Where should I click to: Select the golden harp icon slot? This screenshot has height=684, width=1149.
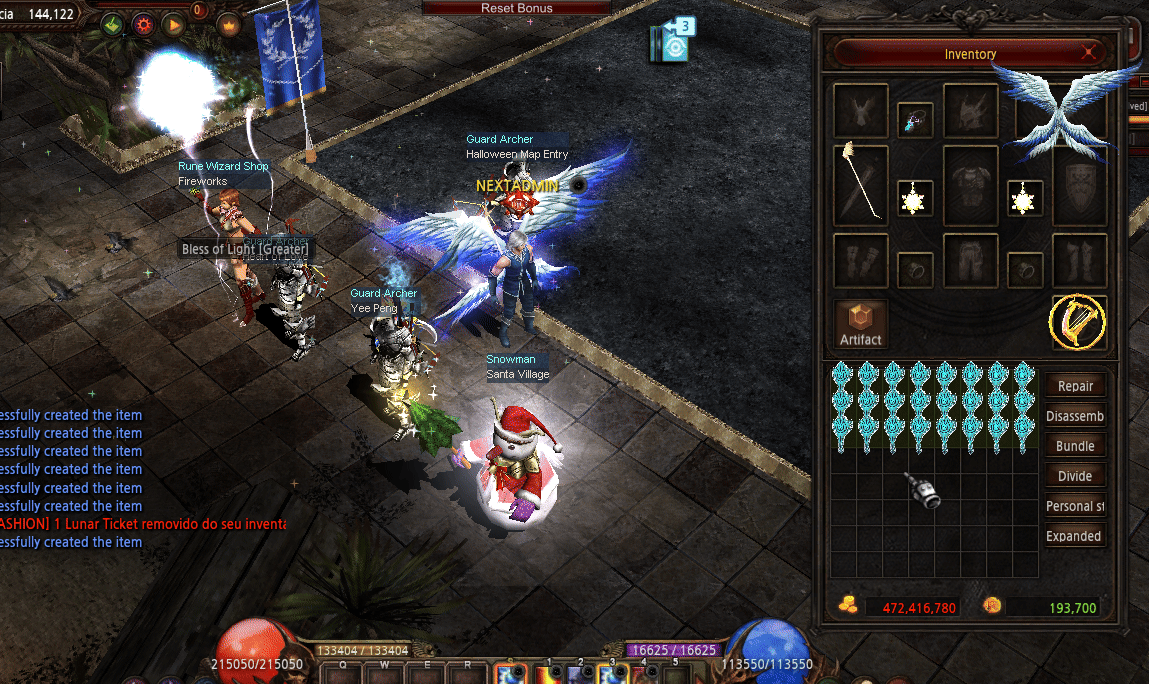[1078, 322]
